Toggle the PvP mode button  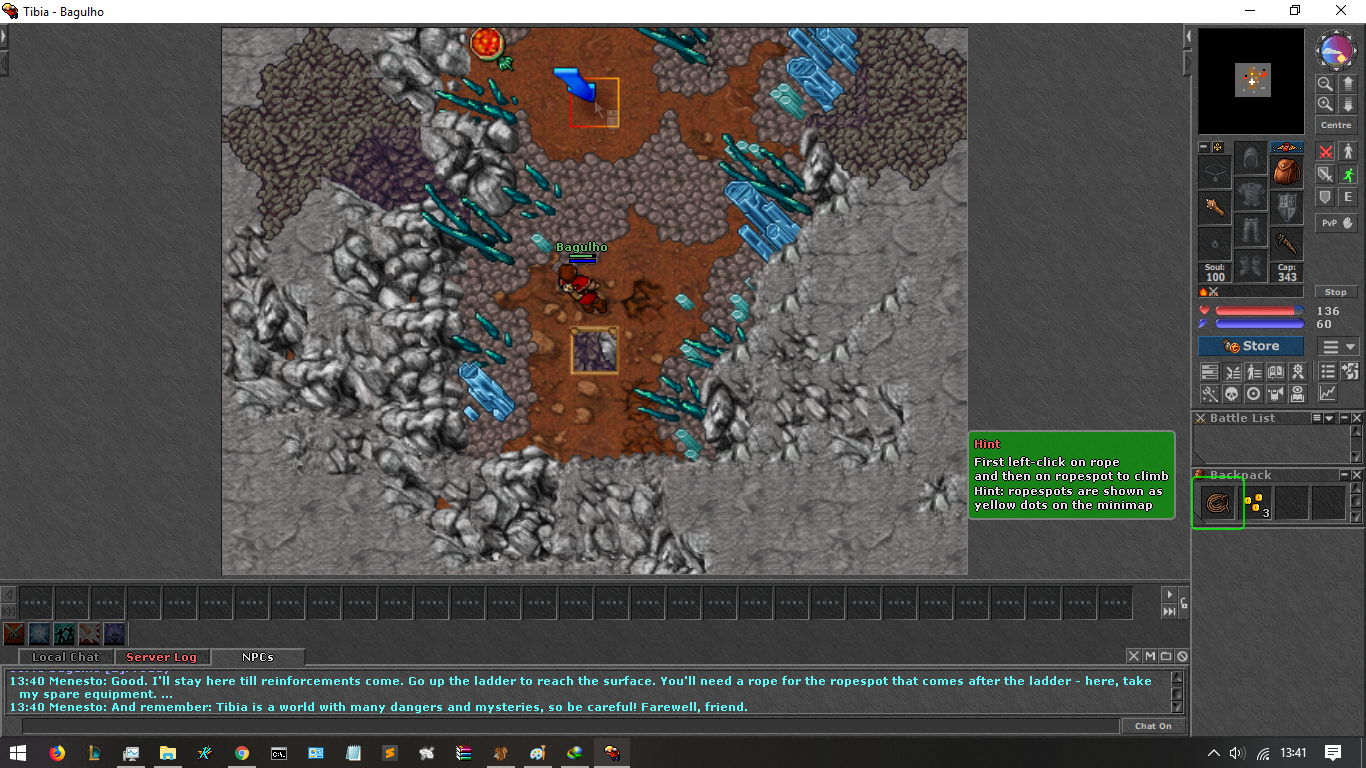click(x=1336, y=223)
